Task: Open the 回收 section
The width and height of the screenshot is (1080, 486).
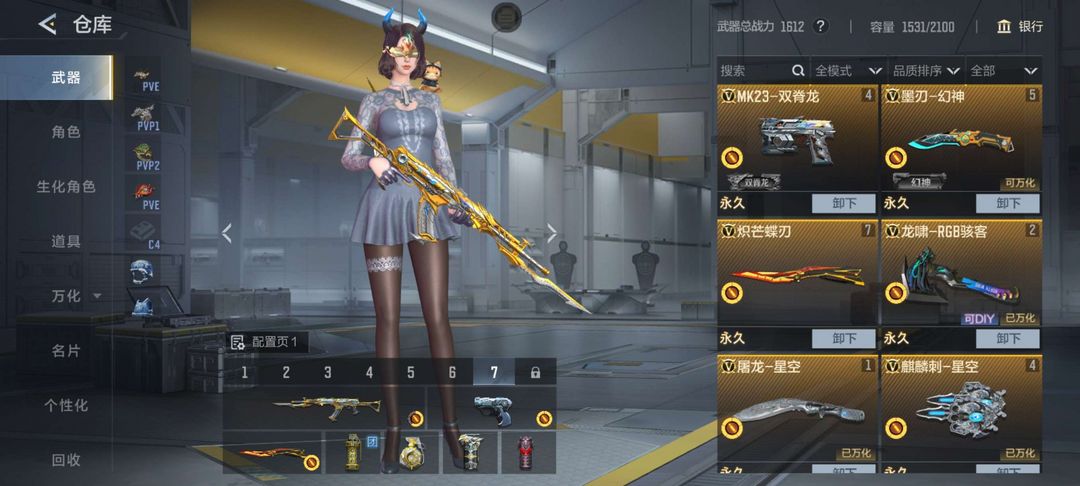Action: coord(66,460)
